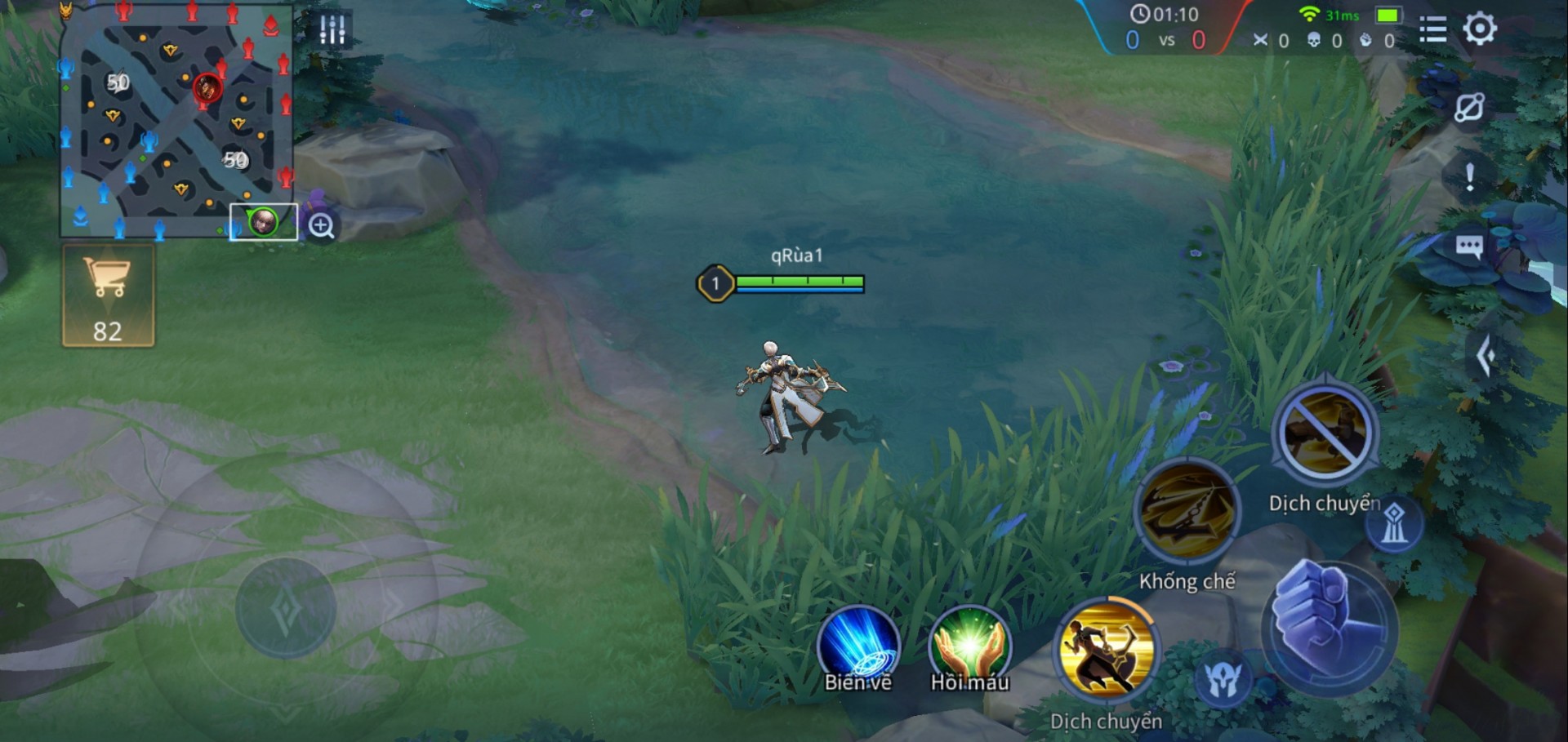Open the minimap overview
This screenshot has width=1568, height=742.
point(176,122)
